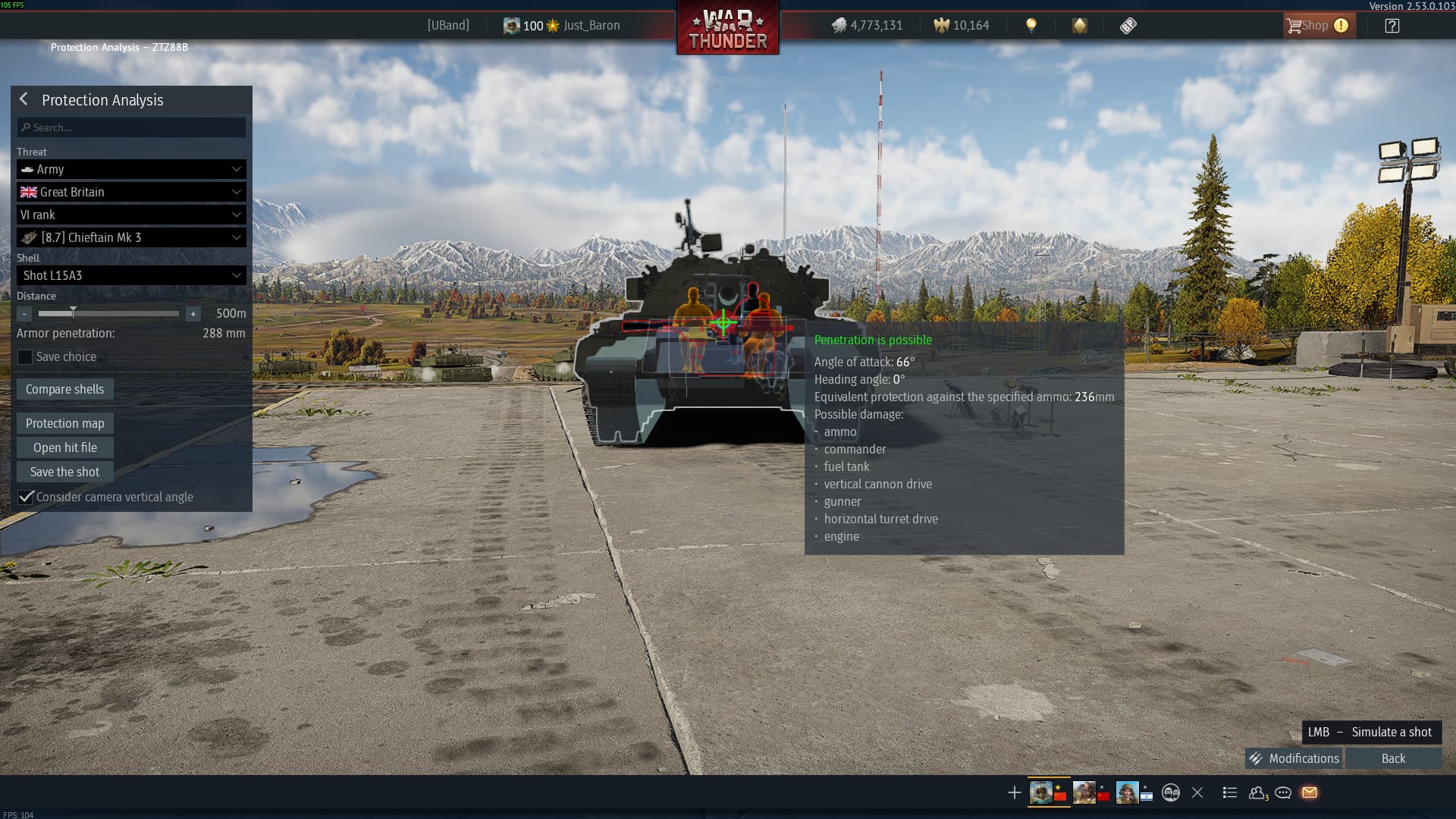
Task: Open the question mark help button
Action: 1392,26
